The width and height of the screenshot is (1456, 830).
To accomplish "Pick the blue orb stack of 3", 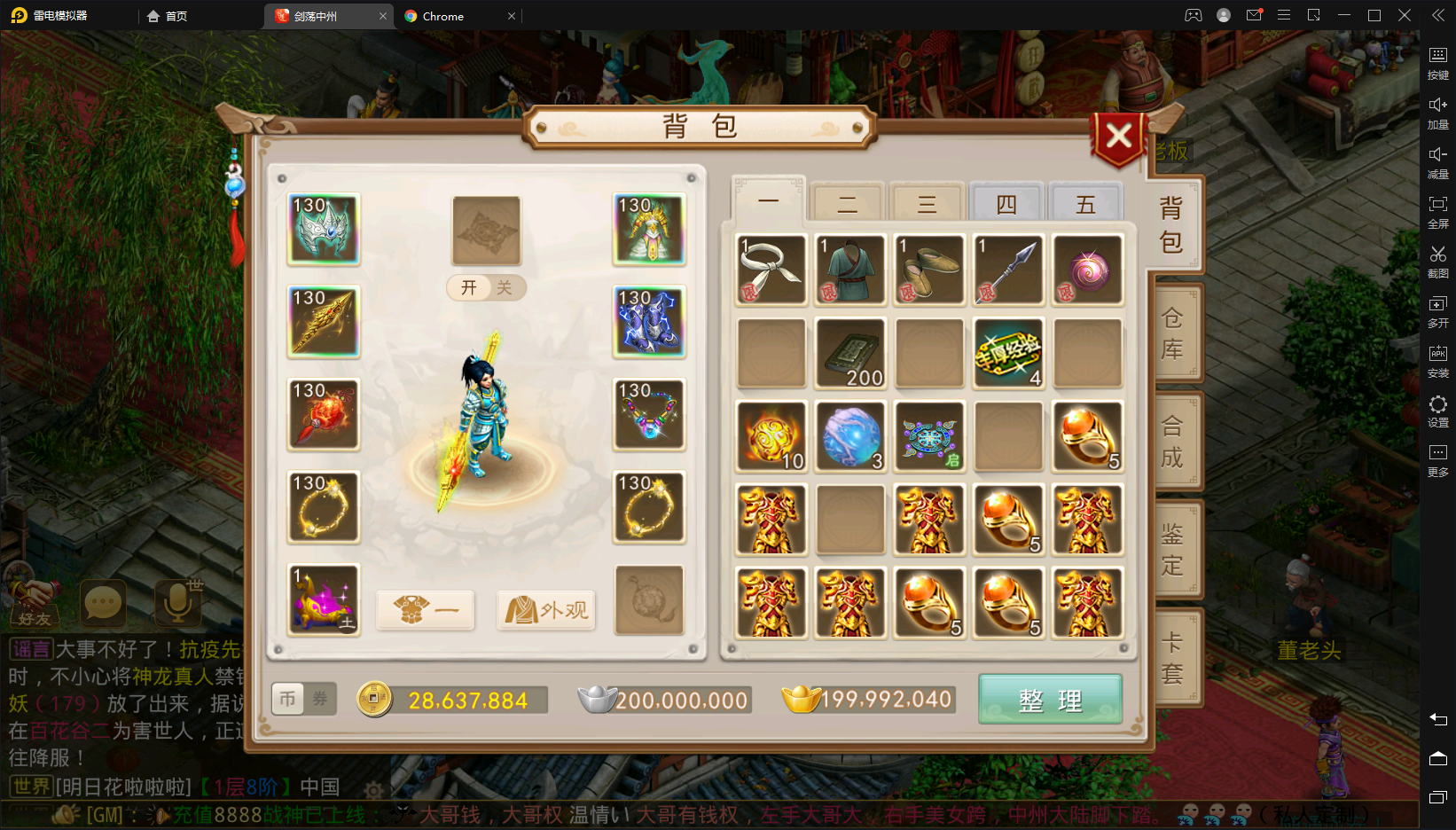I will [850, 436].
